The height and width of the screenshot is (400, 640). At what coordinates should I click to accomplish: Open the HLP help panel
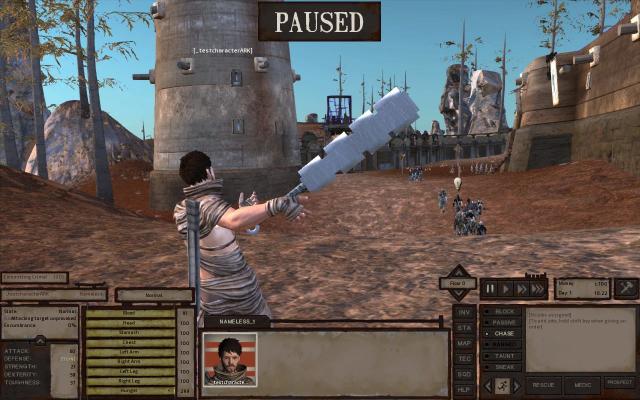tap(464, 389)
